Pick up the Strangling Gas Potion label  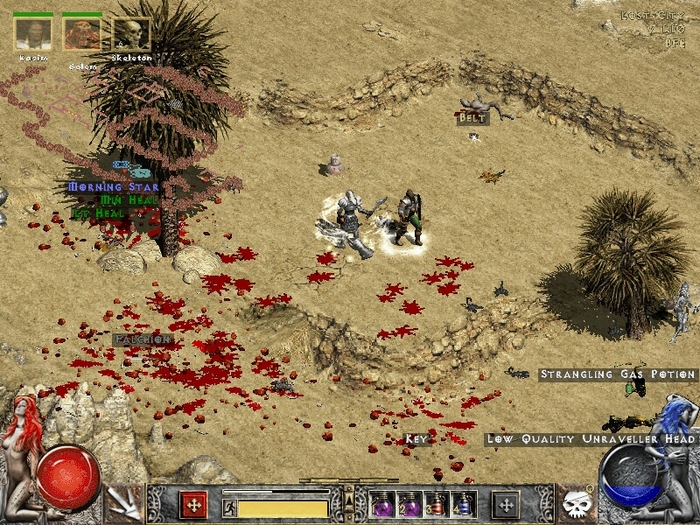coord(618,375)
